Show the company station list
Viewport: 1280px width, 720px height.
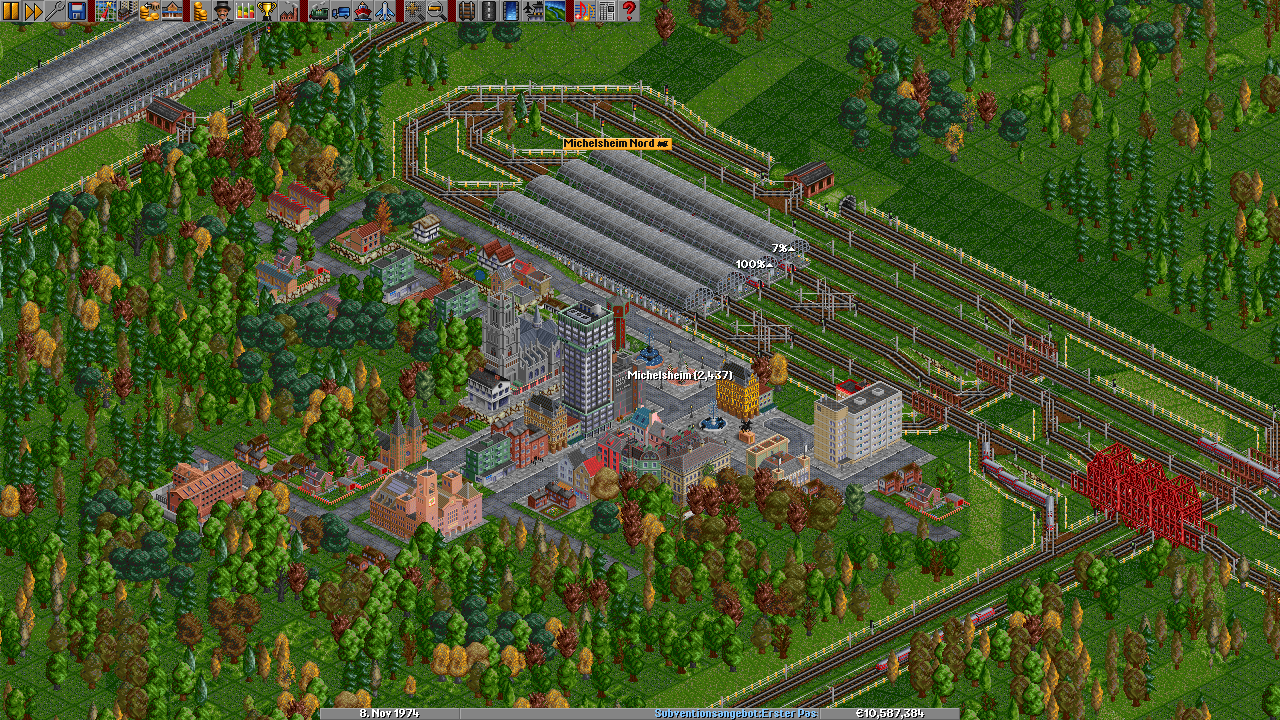coord(172,11)
